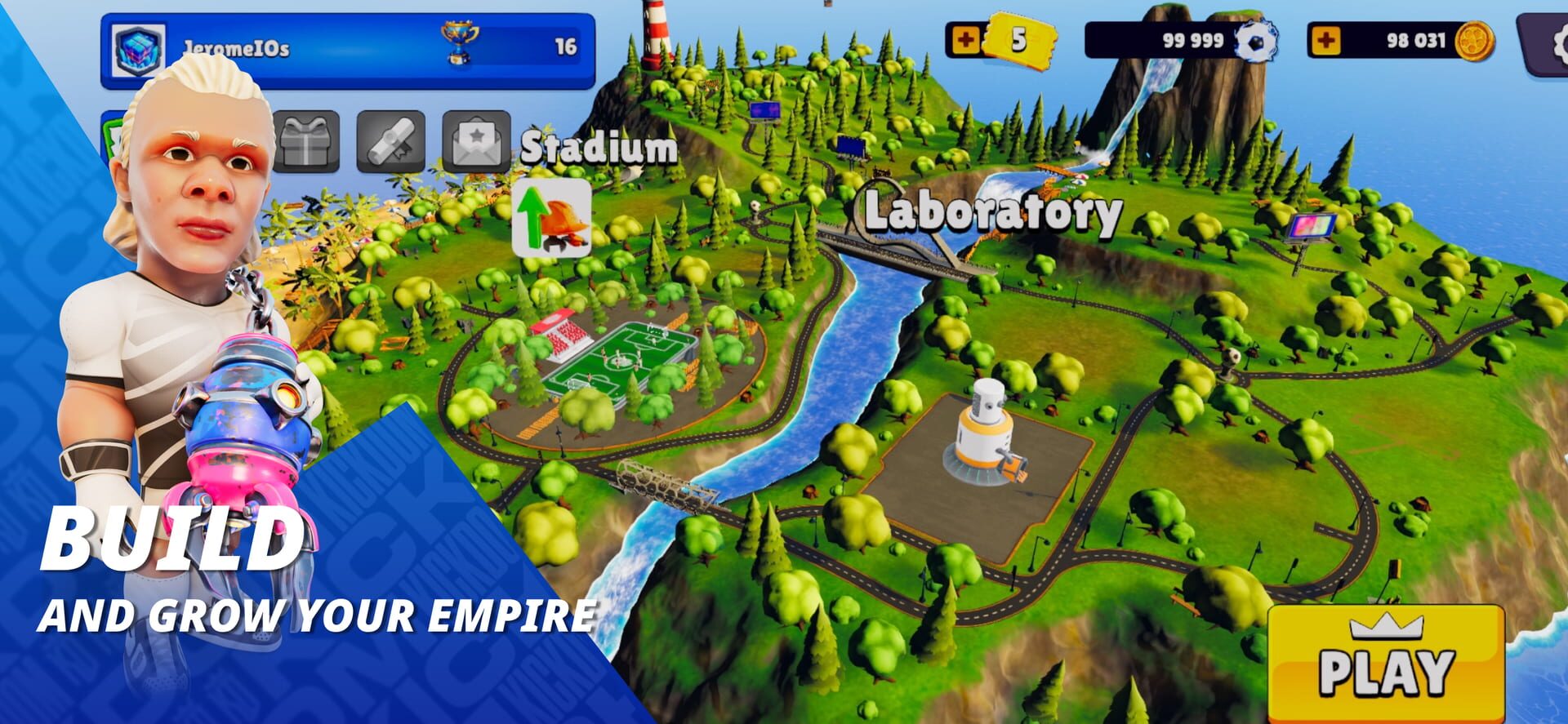Select the Laboratory label on the map

point(993,214)
